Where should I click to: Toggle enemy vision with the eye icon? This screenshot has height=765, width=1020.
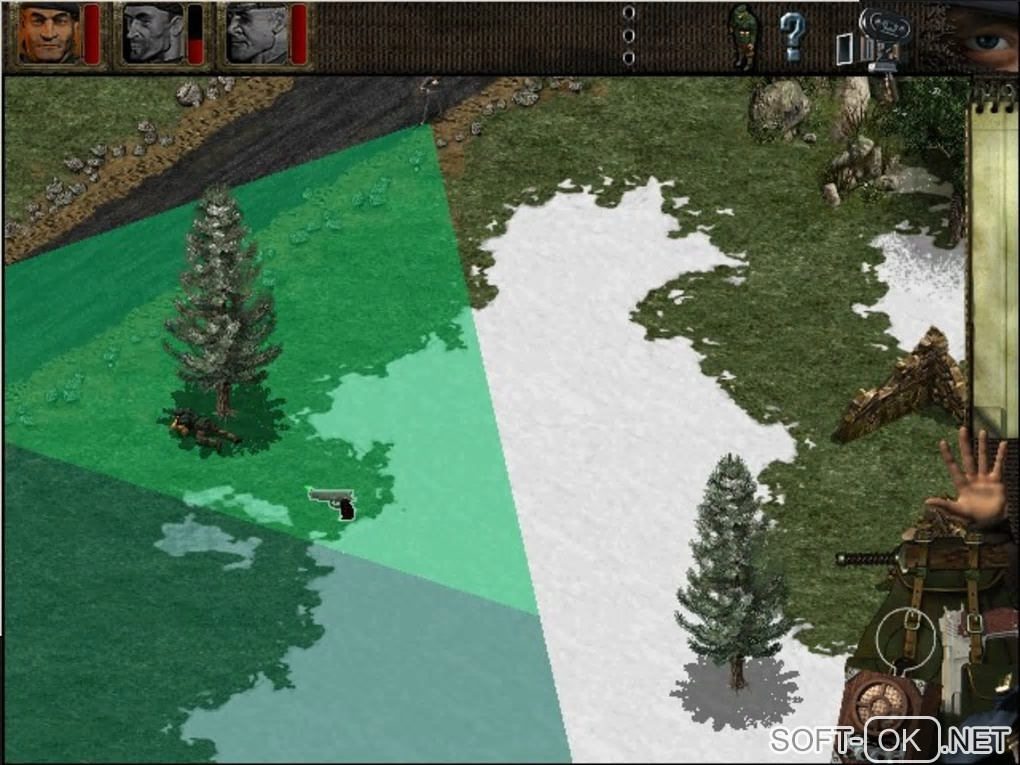tap(986, 36)
